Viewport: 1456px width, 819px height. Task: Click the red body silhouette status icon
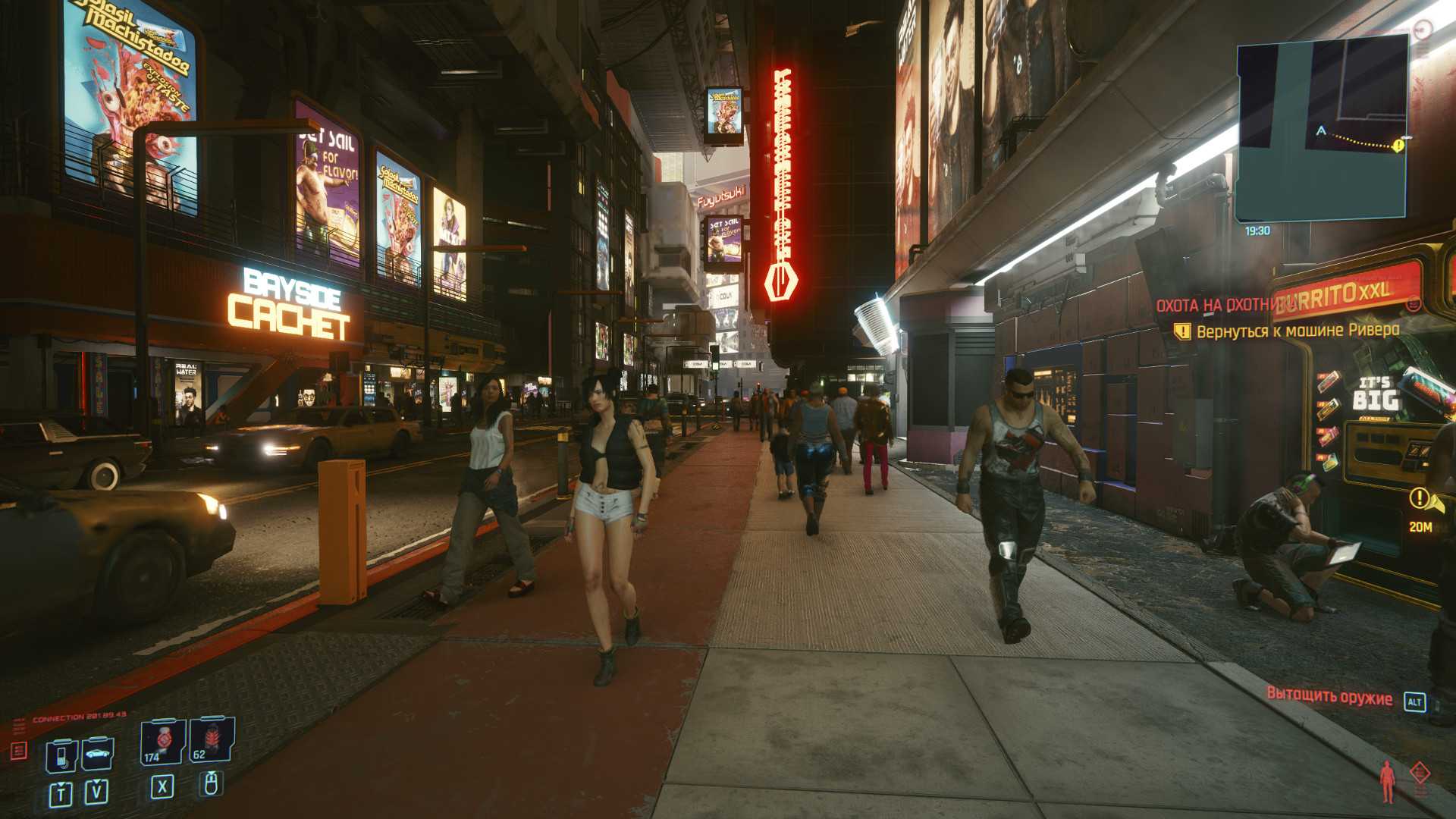coord(1387,781)
